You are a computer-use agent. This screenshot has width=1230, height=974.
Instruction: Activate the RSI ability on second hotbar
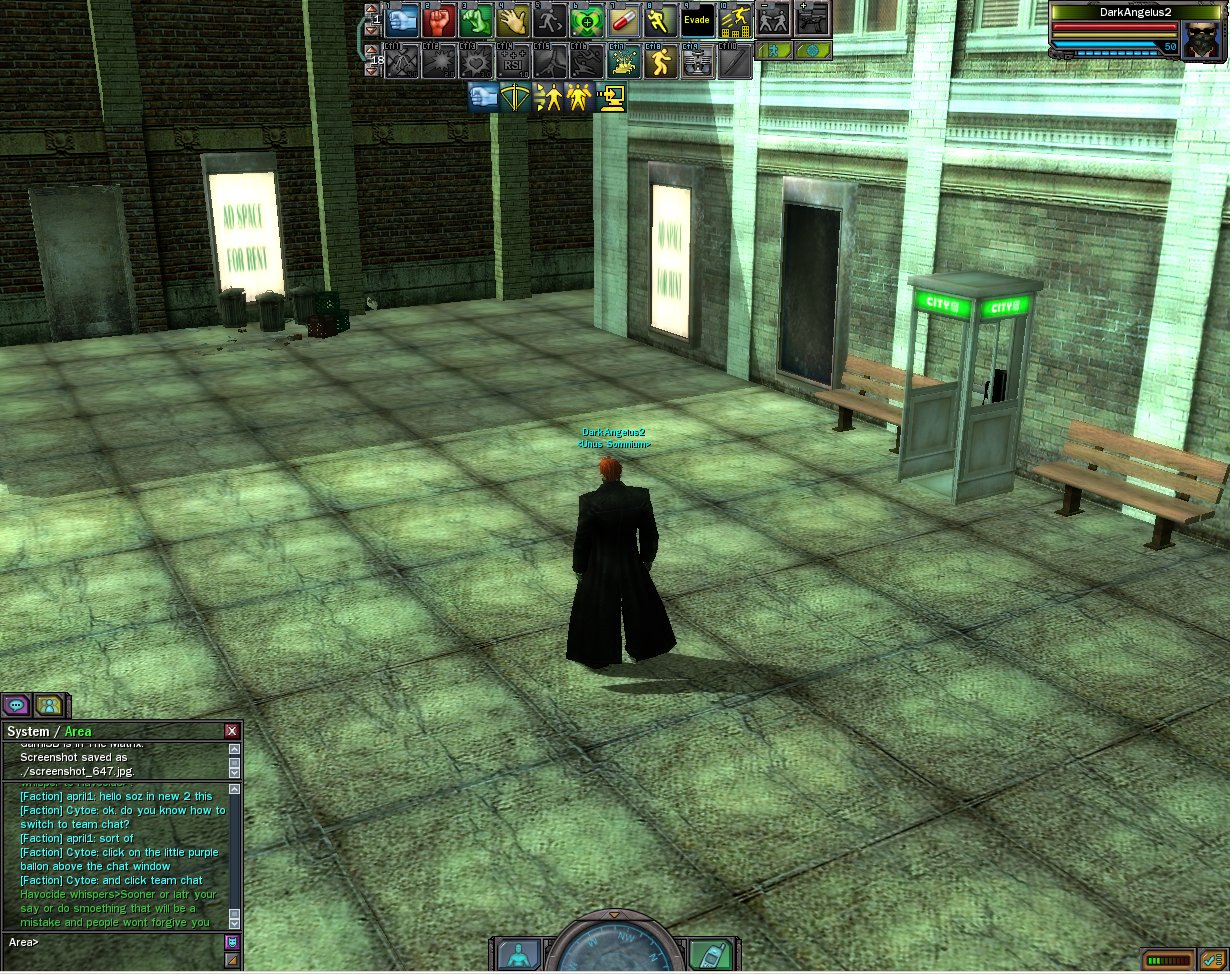coord(512,61)
